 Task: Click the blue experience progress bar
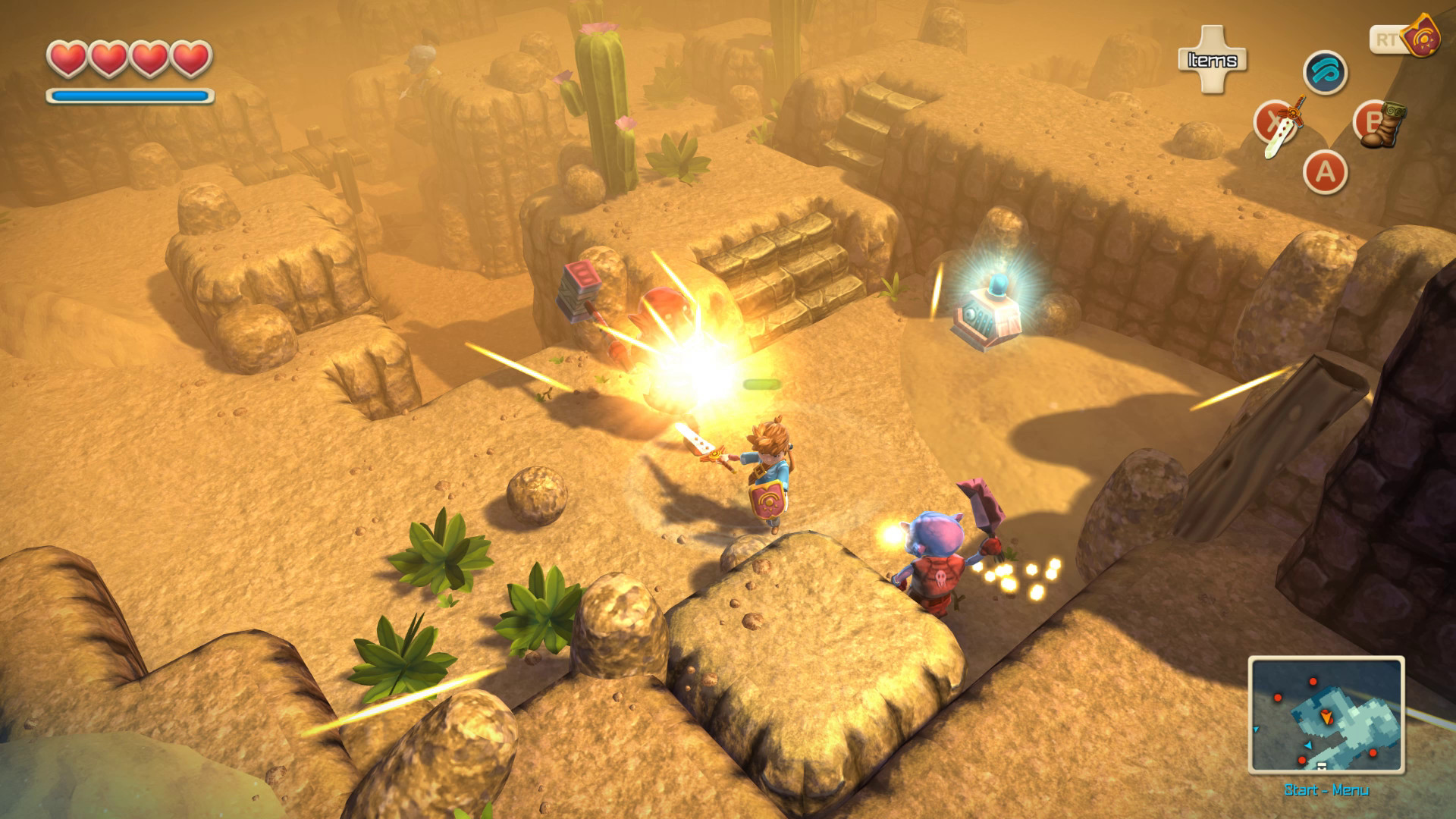129,95
